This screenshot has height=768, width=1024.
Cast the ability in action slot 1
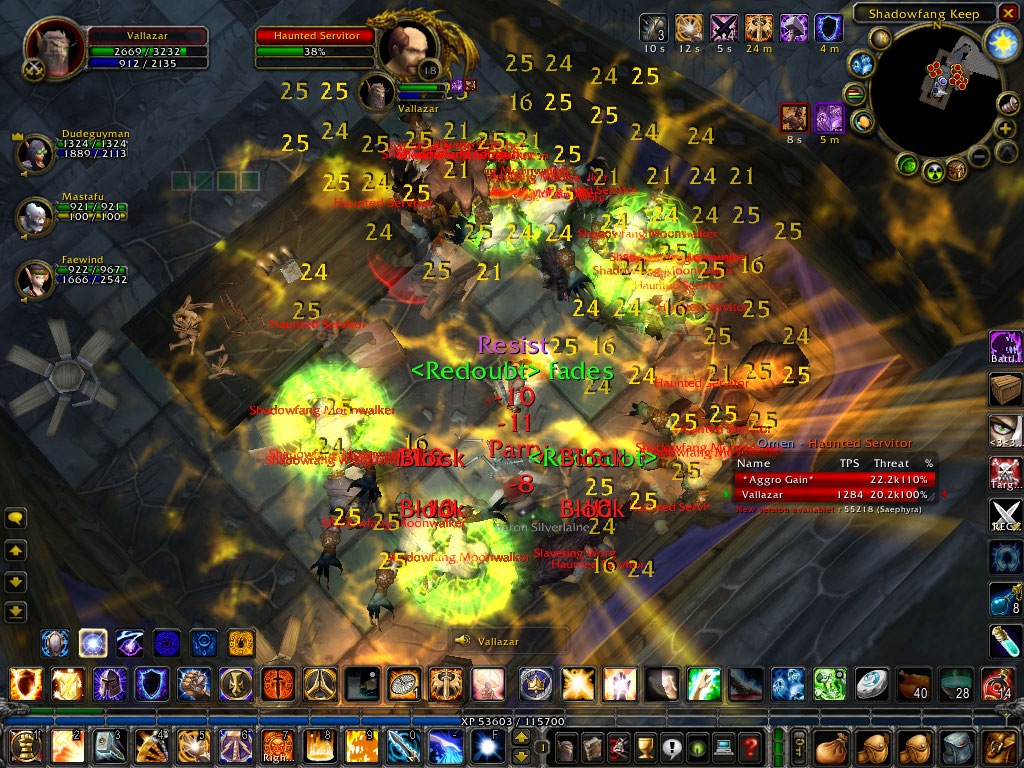(22, 746)
